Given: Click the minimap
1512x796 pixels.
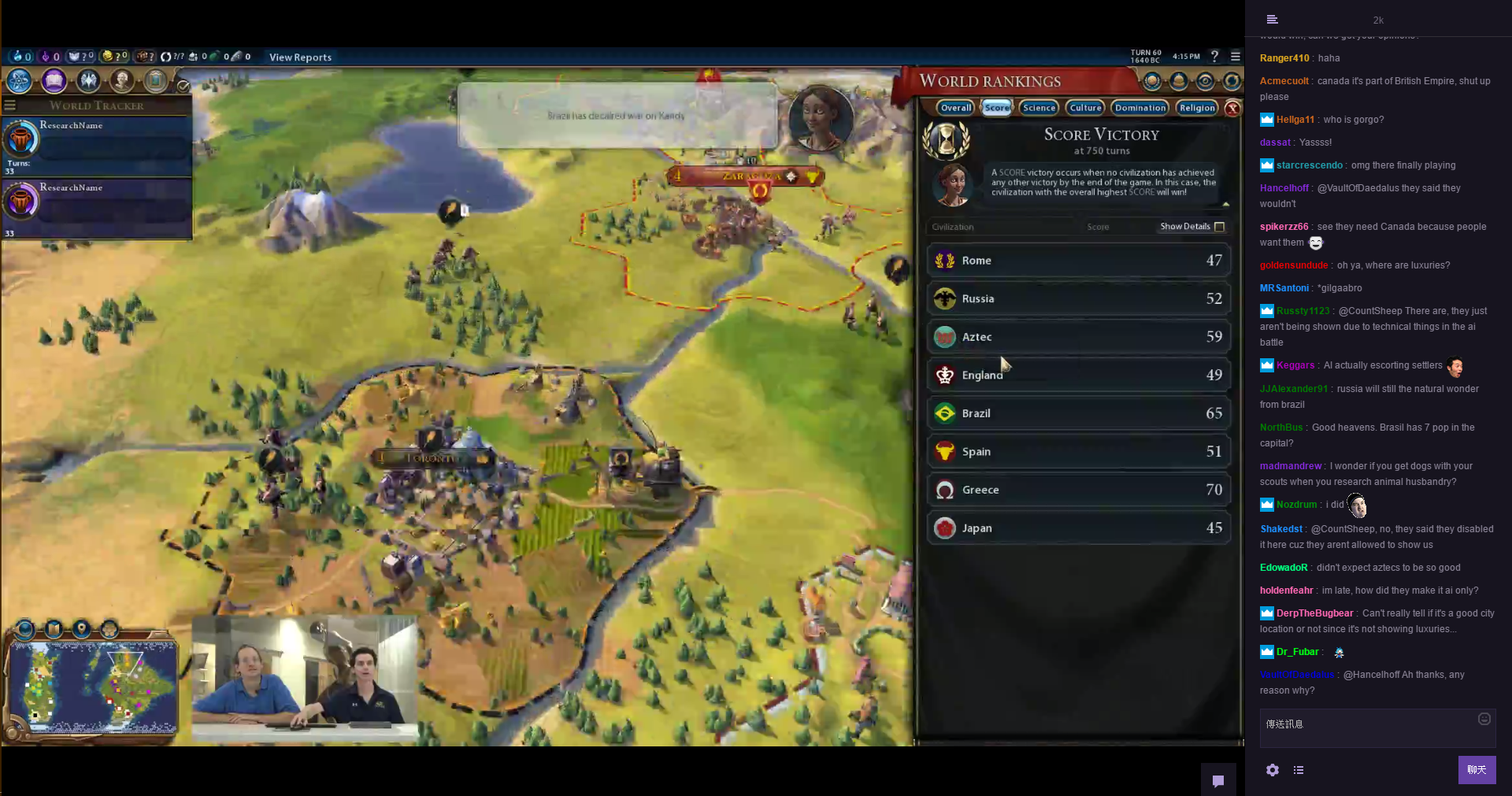Looking at the screenshot, I should [94, 683].
